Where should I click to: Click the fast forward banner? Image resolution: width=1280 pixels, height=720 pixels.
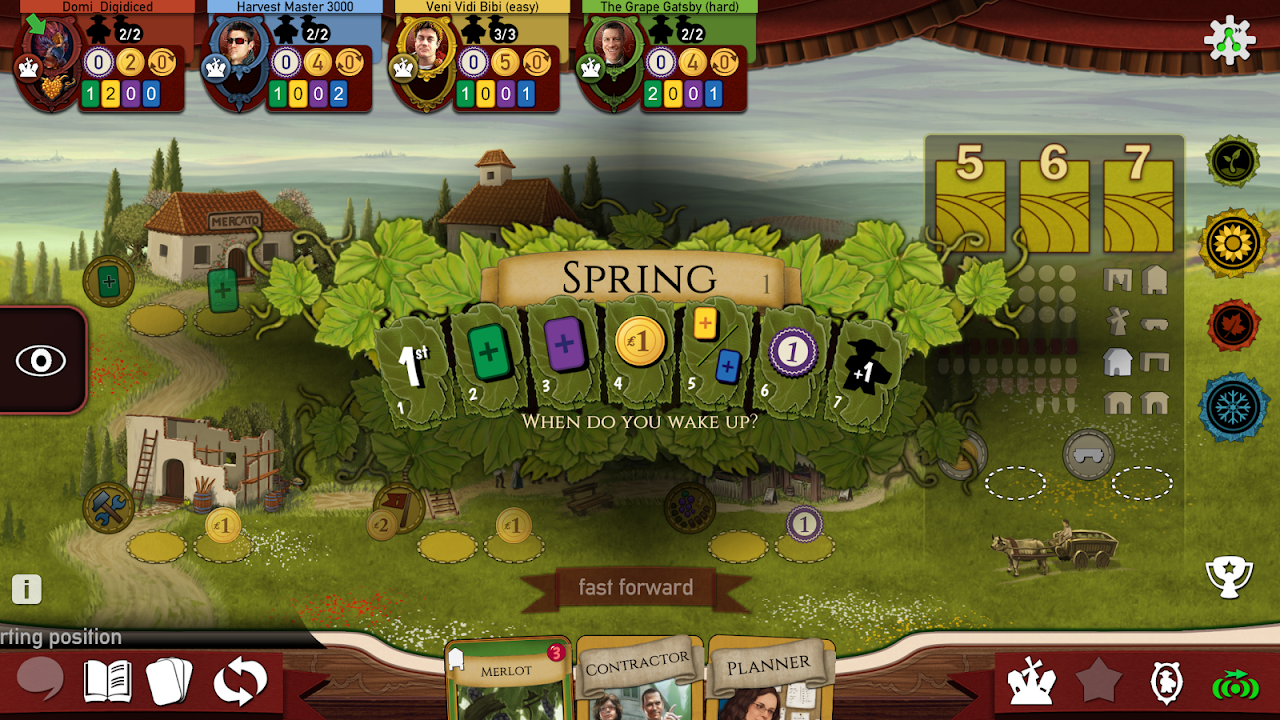pos(636,588)
